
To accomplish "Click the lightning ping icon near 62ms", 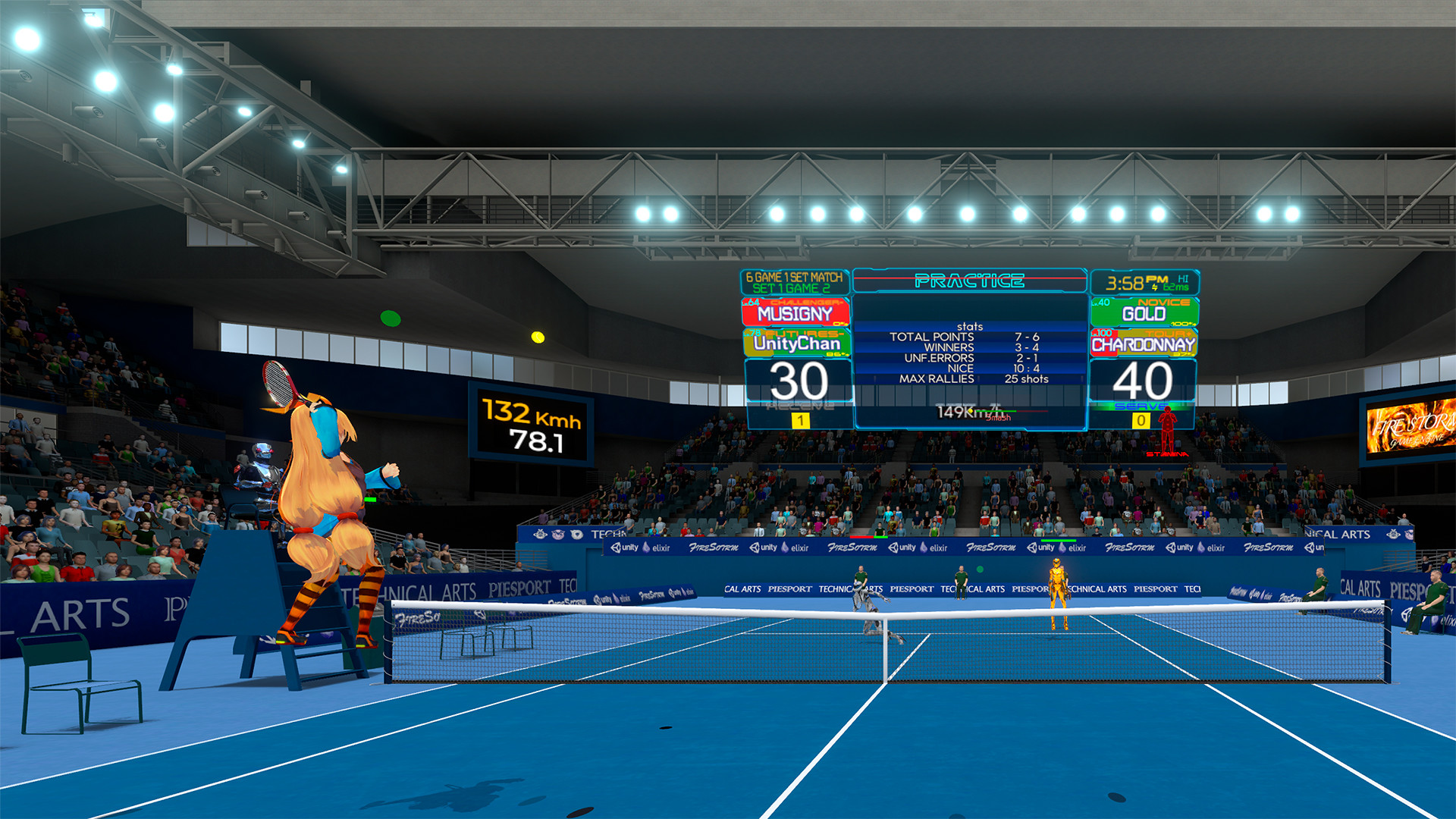I will tap(1155, 287).
